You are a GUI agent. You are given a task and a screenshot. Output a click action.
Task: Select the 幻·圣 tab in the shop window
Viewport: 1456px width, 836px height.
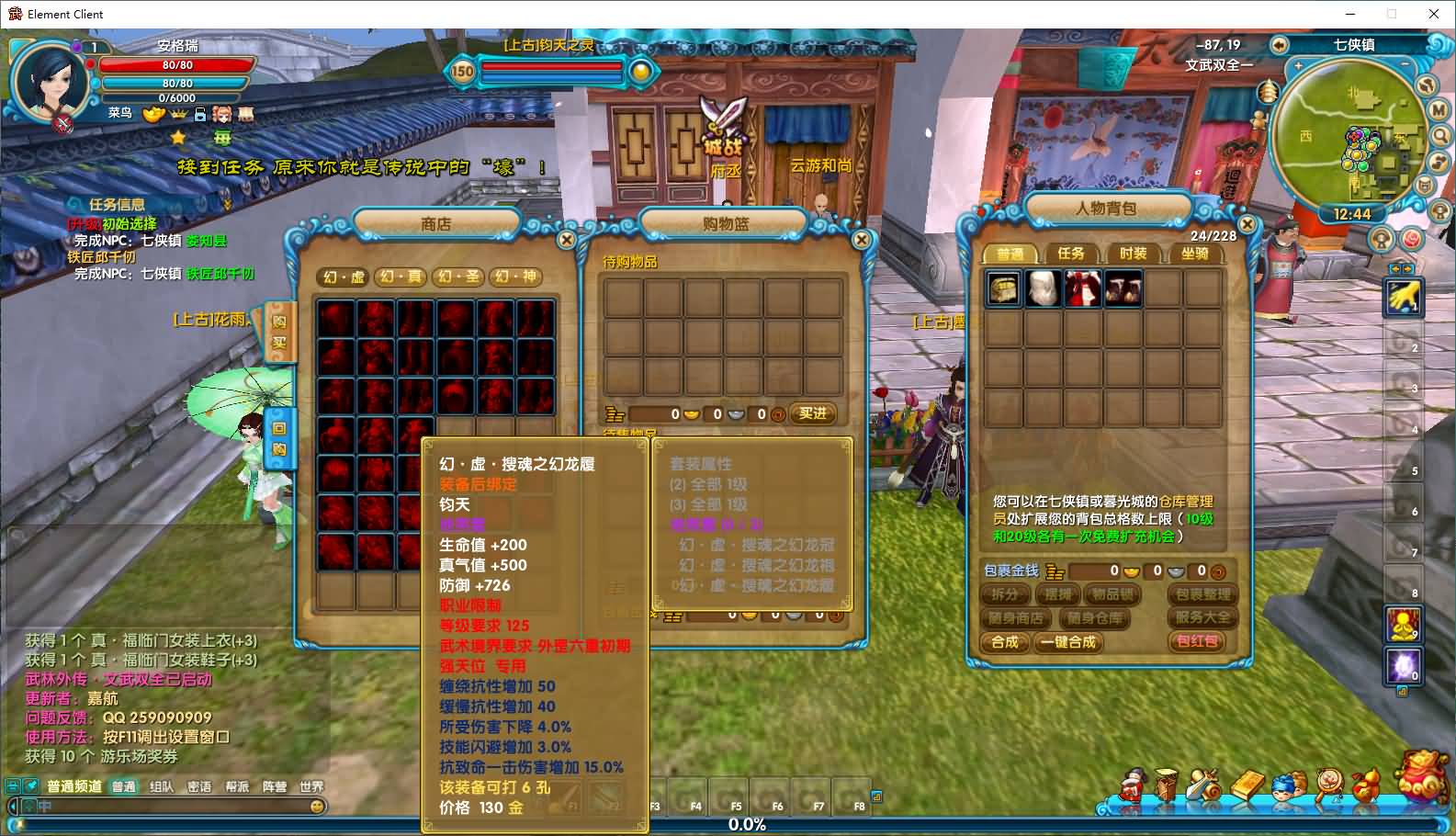tap(457, 277)
